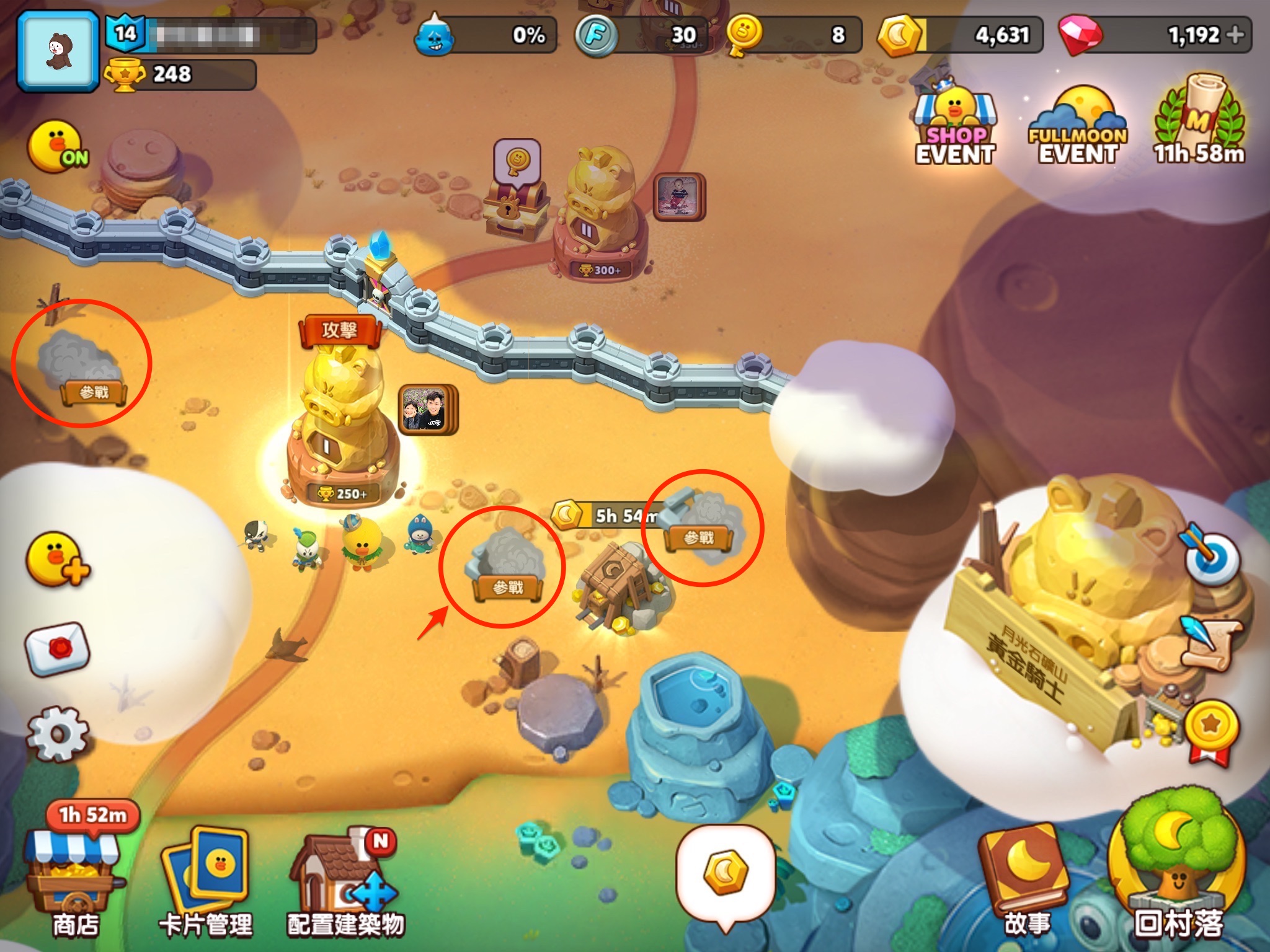This screenshot has width=1270, height=952.
Task: Add rubies with the plus button
Action: [x=1235, y=35]
